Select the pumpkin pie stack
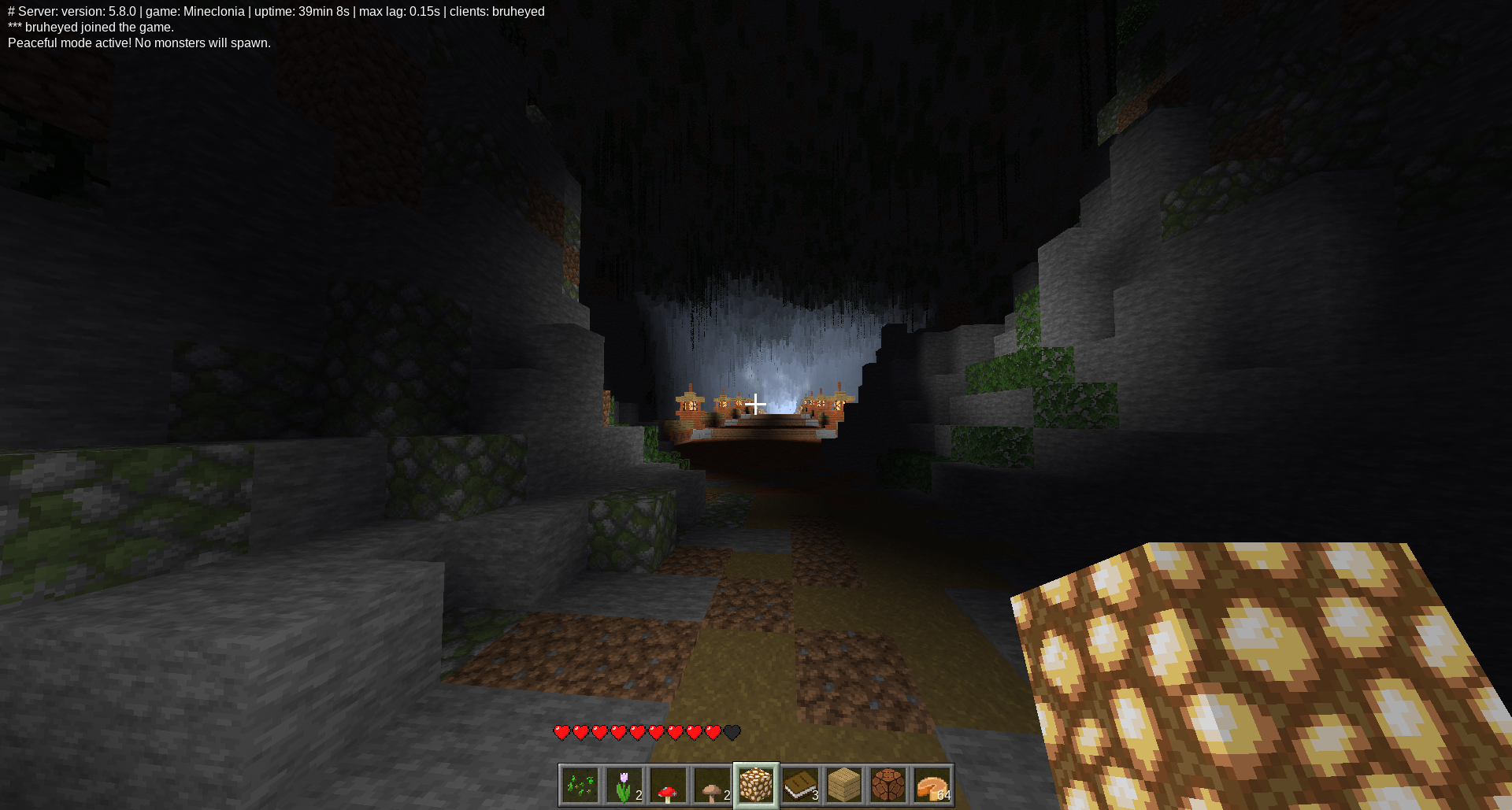This screenshot has height=810, width=1512. [x=932, y=786]
